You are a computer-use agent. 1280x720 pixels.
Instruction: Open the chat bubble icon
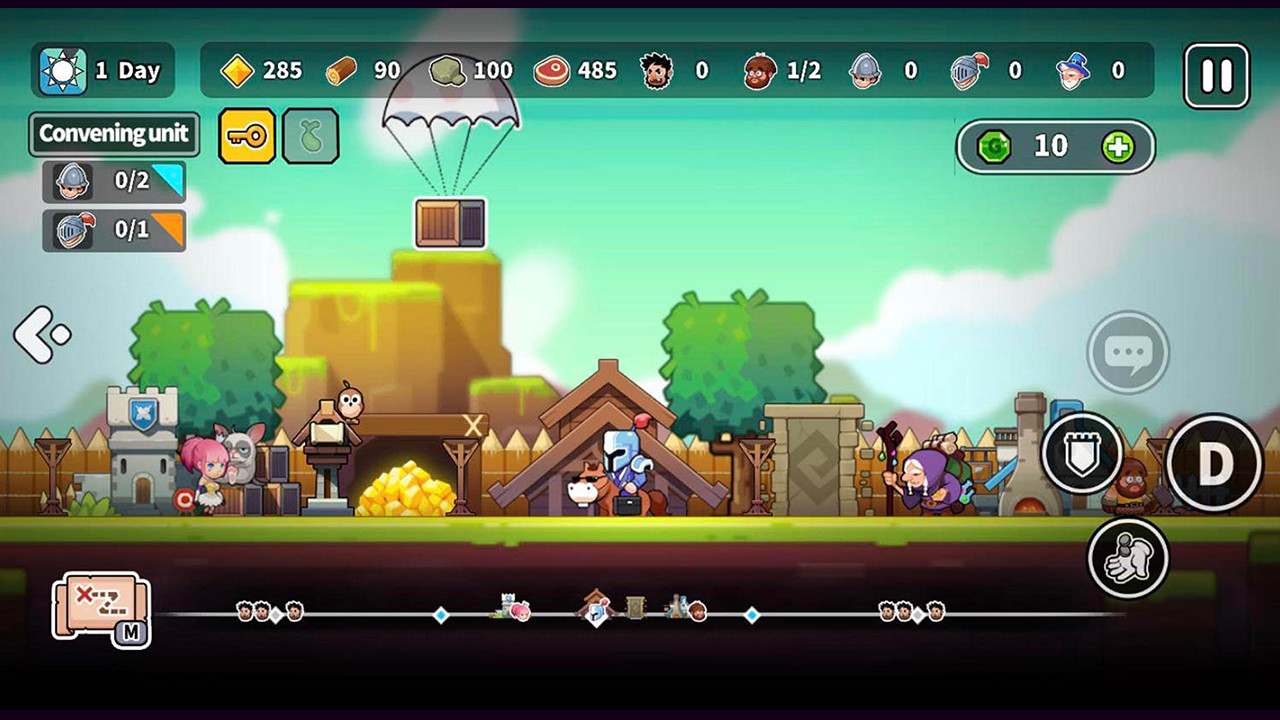[1127, 352]
